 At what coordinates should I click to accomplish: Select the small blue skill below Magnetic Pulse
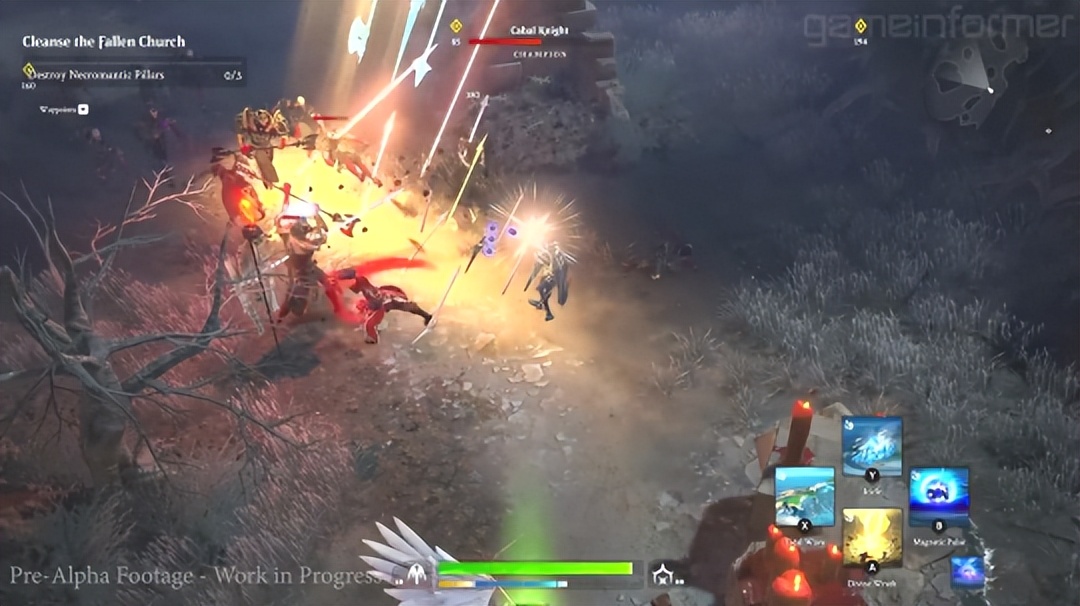pos(967,571)
